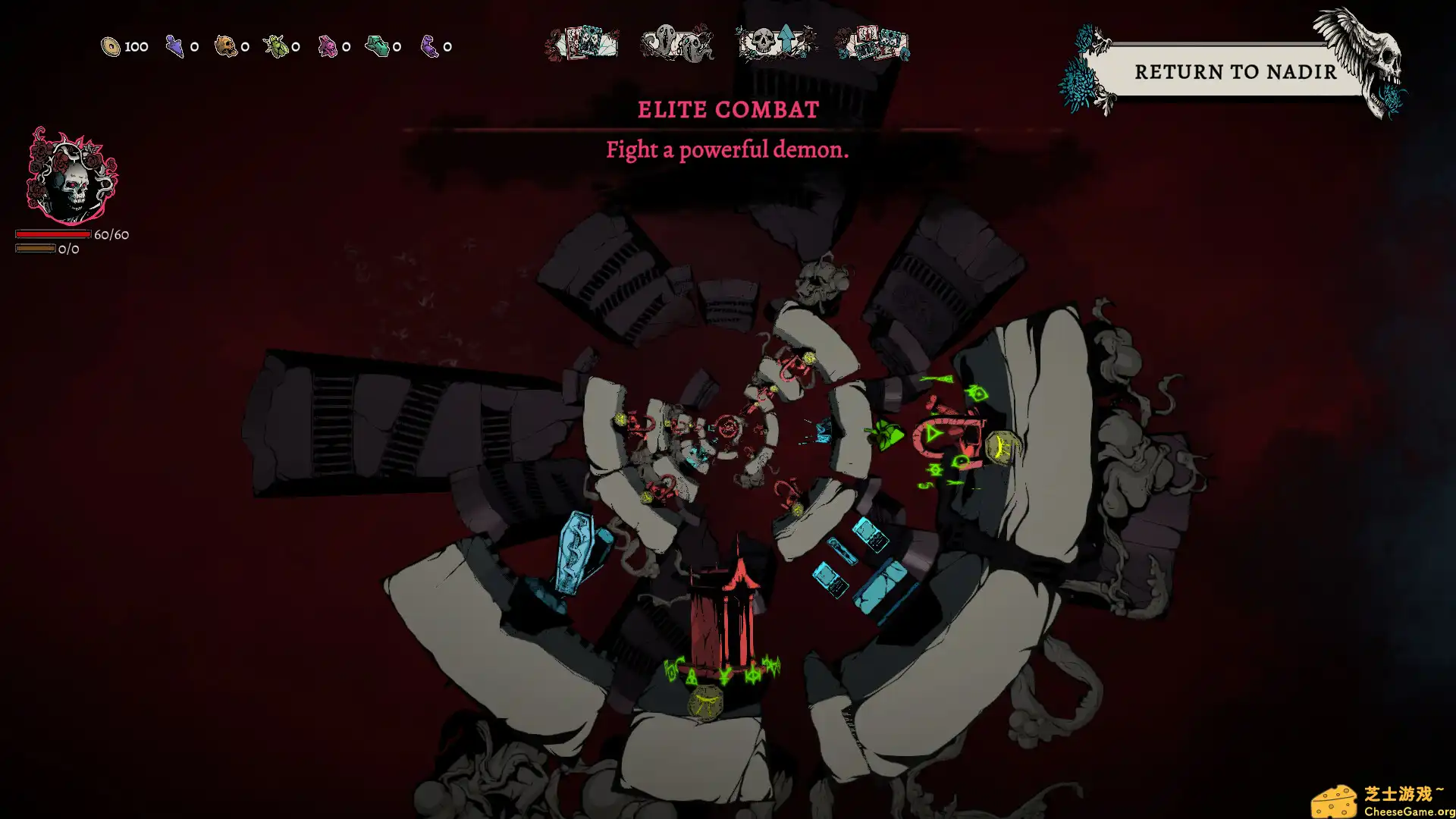Select the red tower map node
The height and width of the screenshot is (819, 1456).
pos(724,616)
